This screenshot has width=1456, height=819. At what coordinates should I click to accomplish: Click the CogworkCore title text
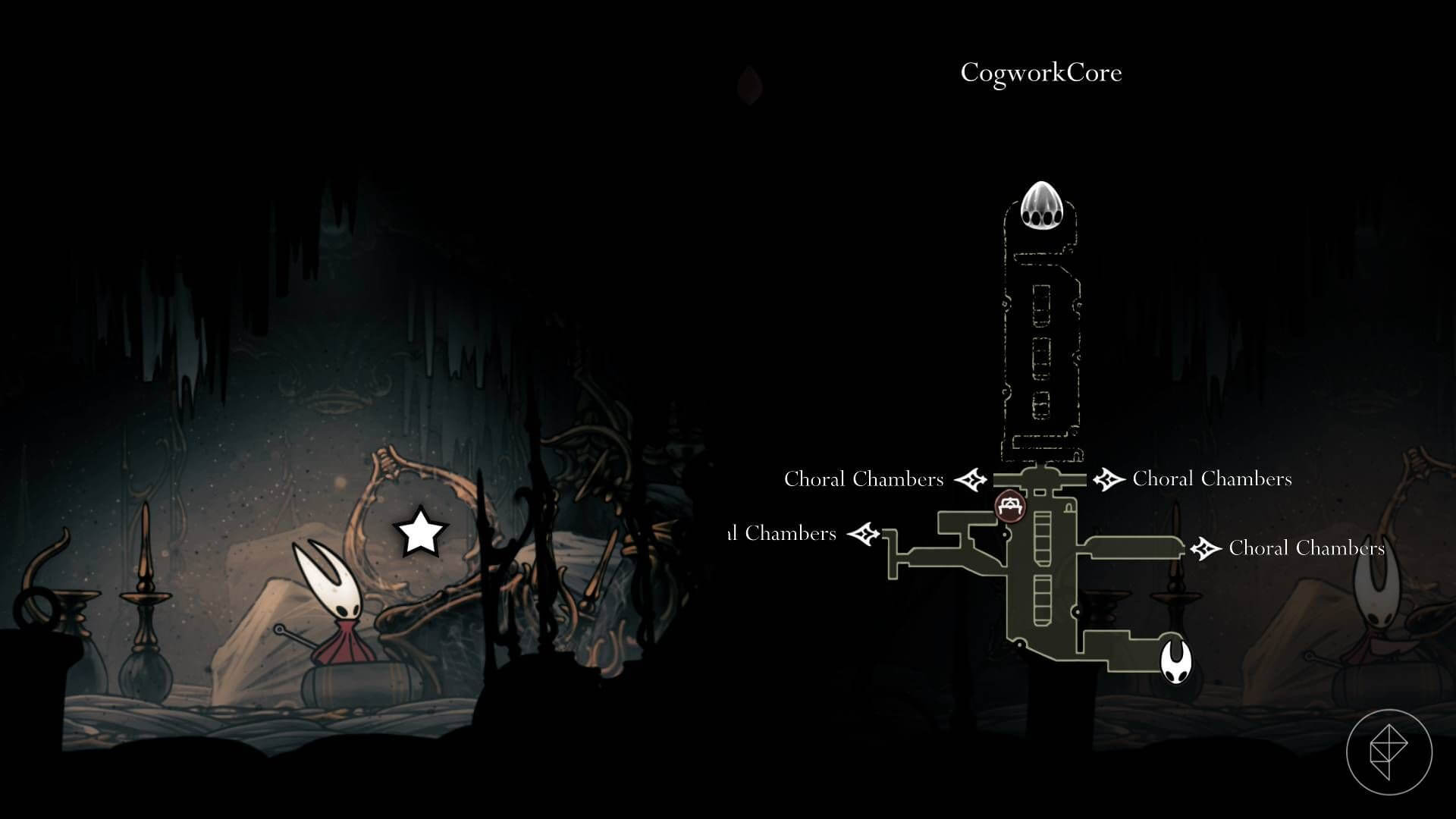(1042, 73)
